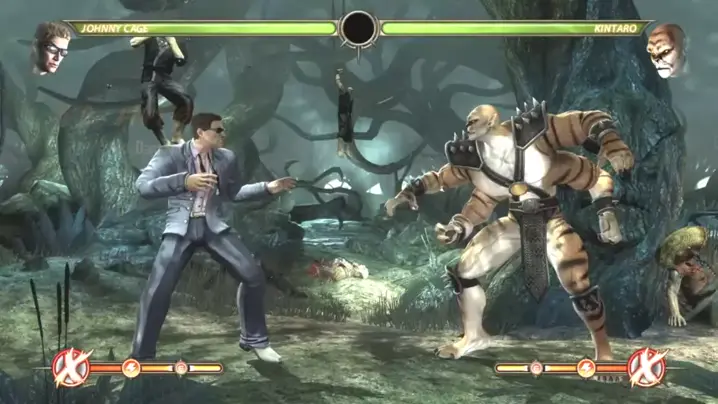Click Johnny Cage's portrait icon

tap(50, 48)
